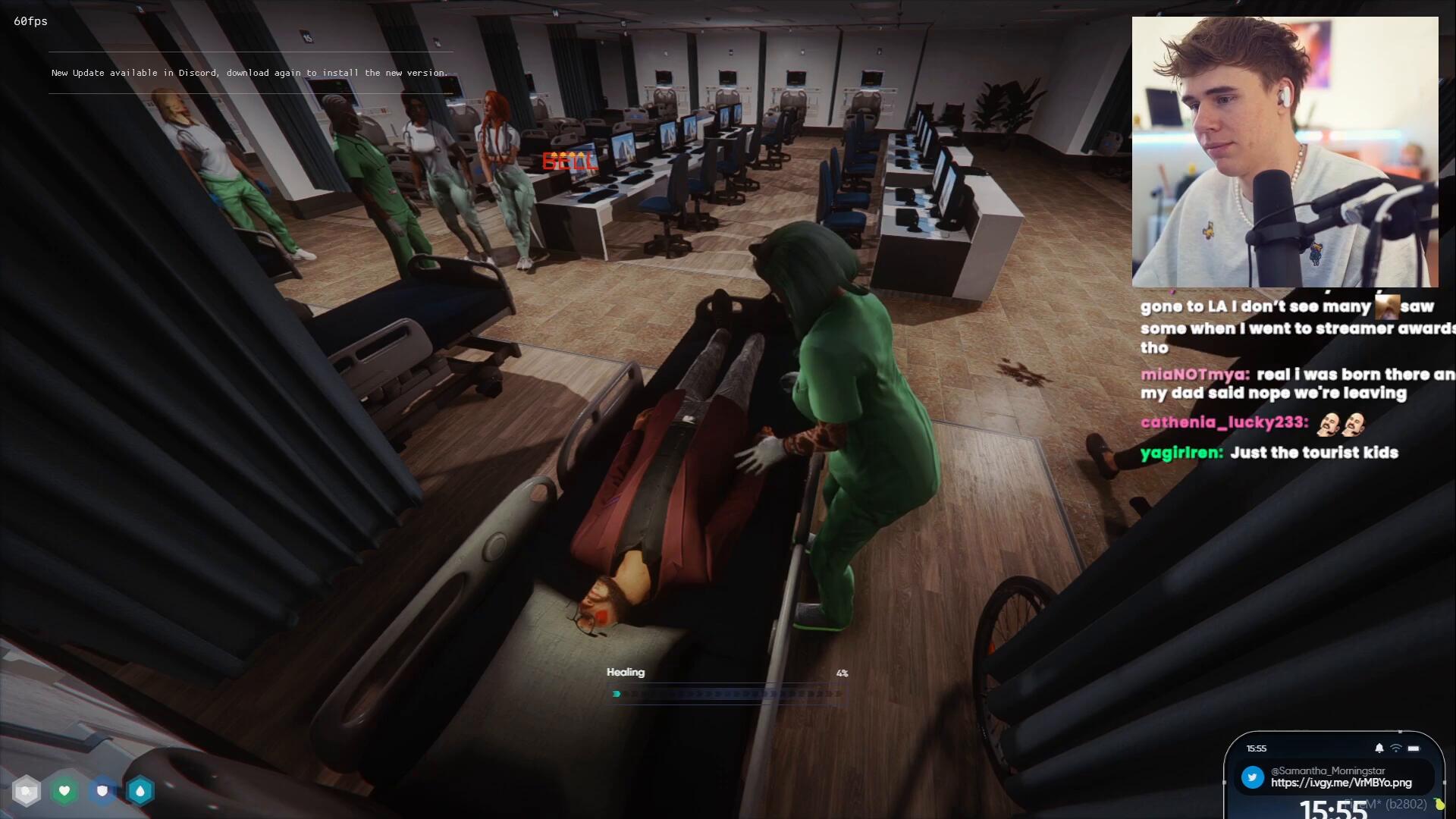Click yagirlren's chat message
This screenshot has height=819, width=1456.
tap(1269, 453)
